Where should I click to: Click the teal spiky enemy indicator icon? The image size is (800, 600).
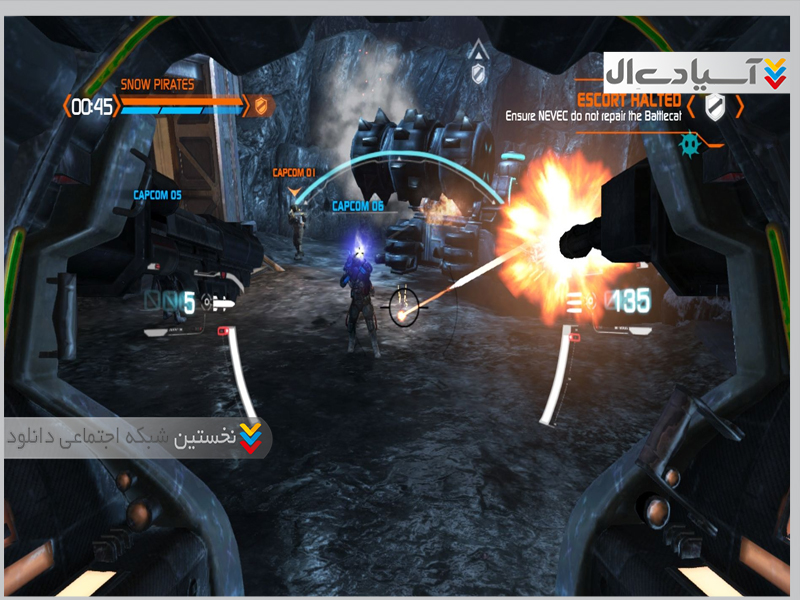(x=687, y=143)
